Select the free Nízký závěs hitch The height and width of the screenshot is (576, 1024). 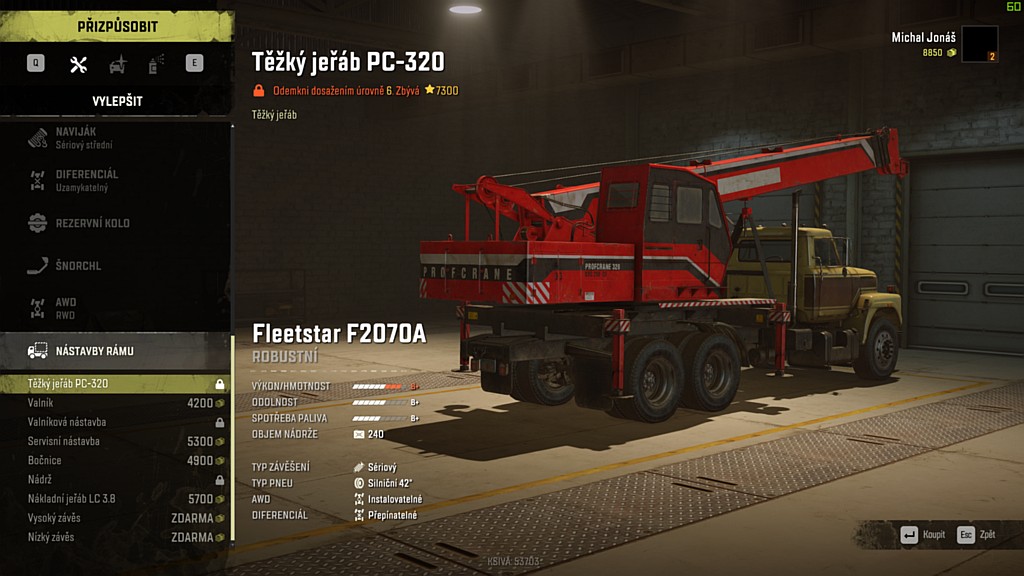coord(115,537)
